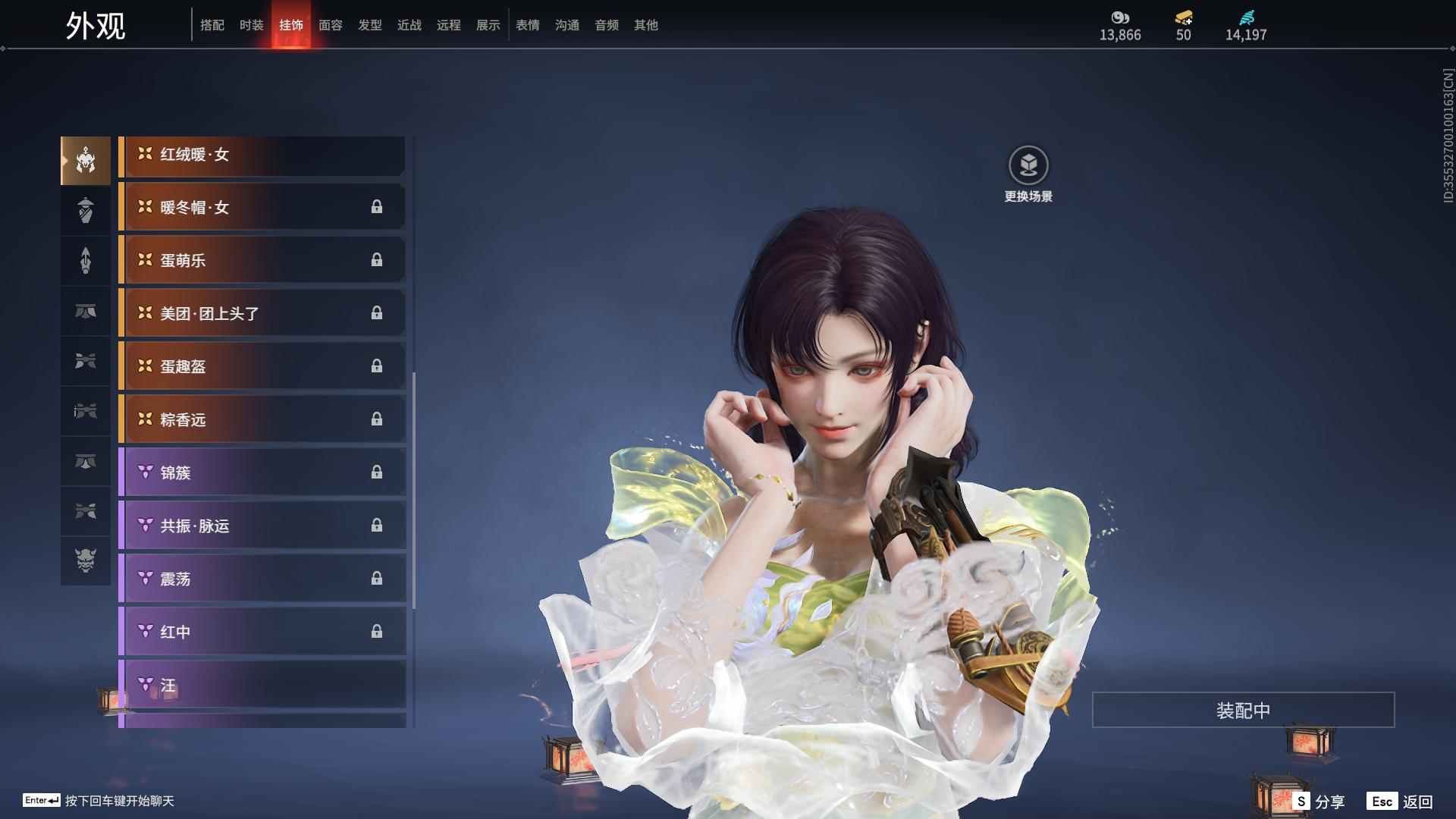Click the gold ingot top-up icon
Image resolution: width=1456 pixels, height=819 pixels.
1182,19
